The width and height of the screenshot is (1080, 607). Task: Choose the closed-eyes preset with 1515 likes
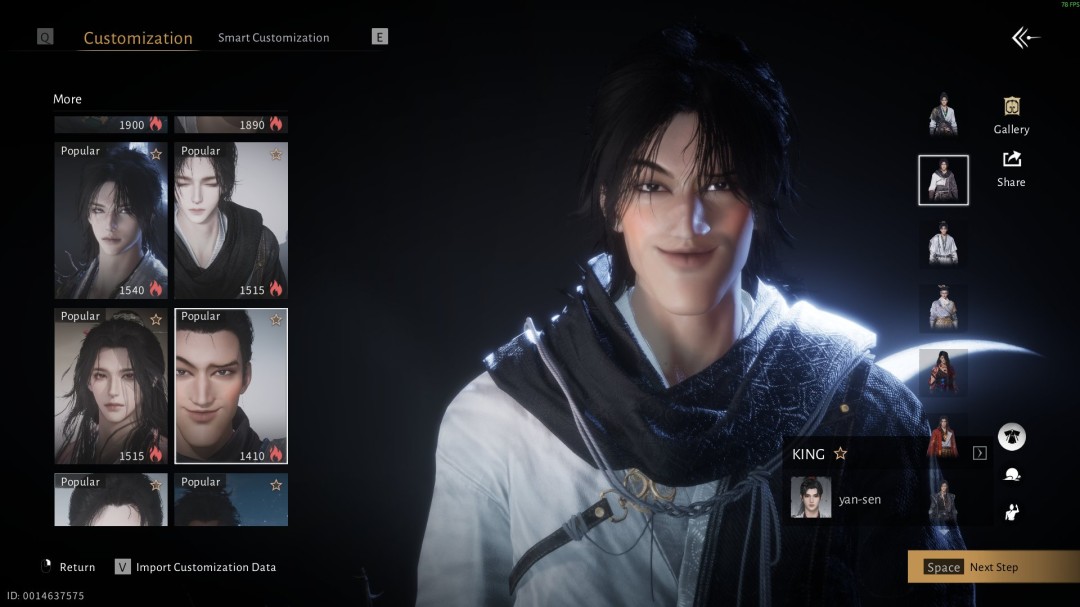pyautogui.click(x=231, y=220)
